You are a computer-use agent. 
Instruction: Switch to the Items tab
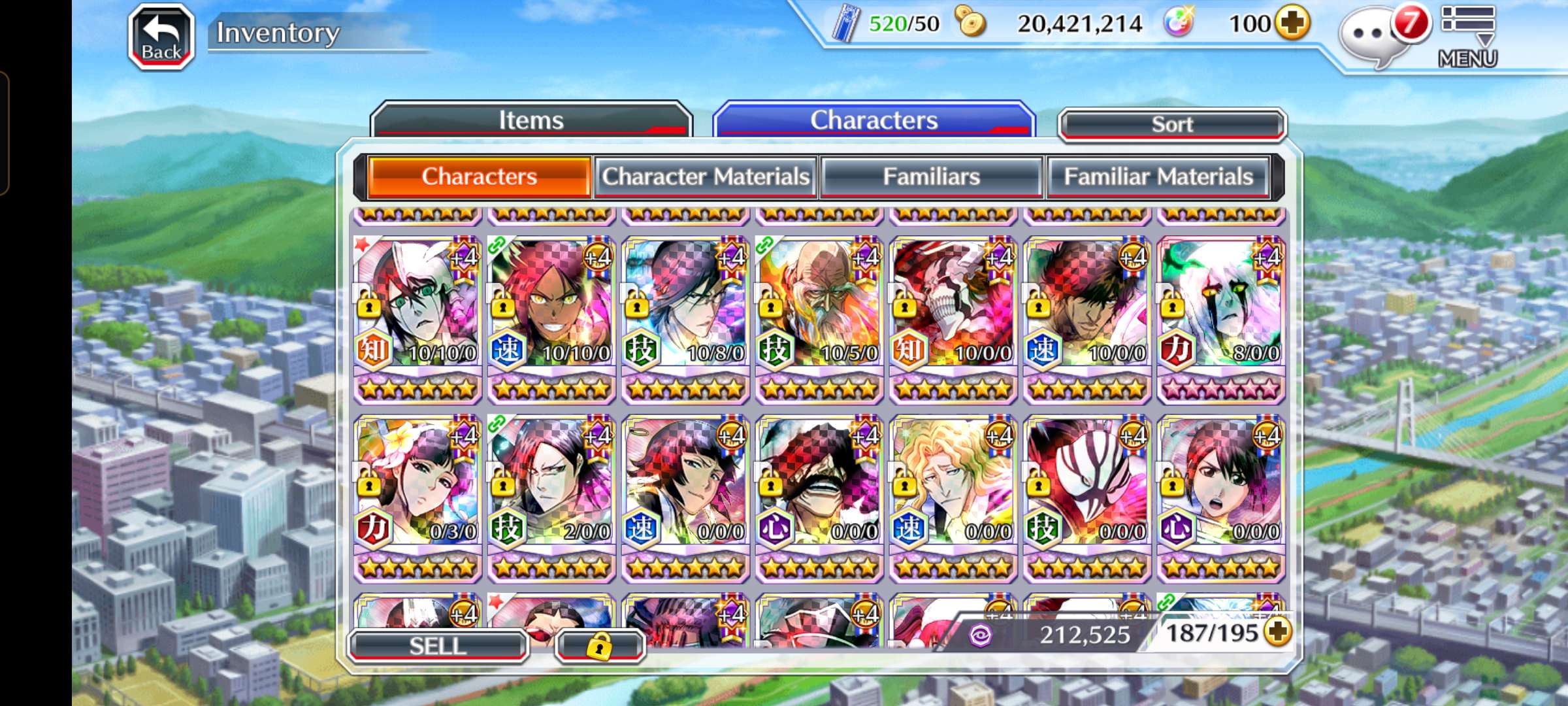click(x=531, y=120)
